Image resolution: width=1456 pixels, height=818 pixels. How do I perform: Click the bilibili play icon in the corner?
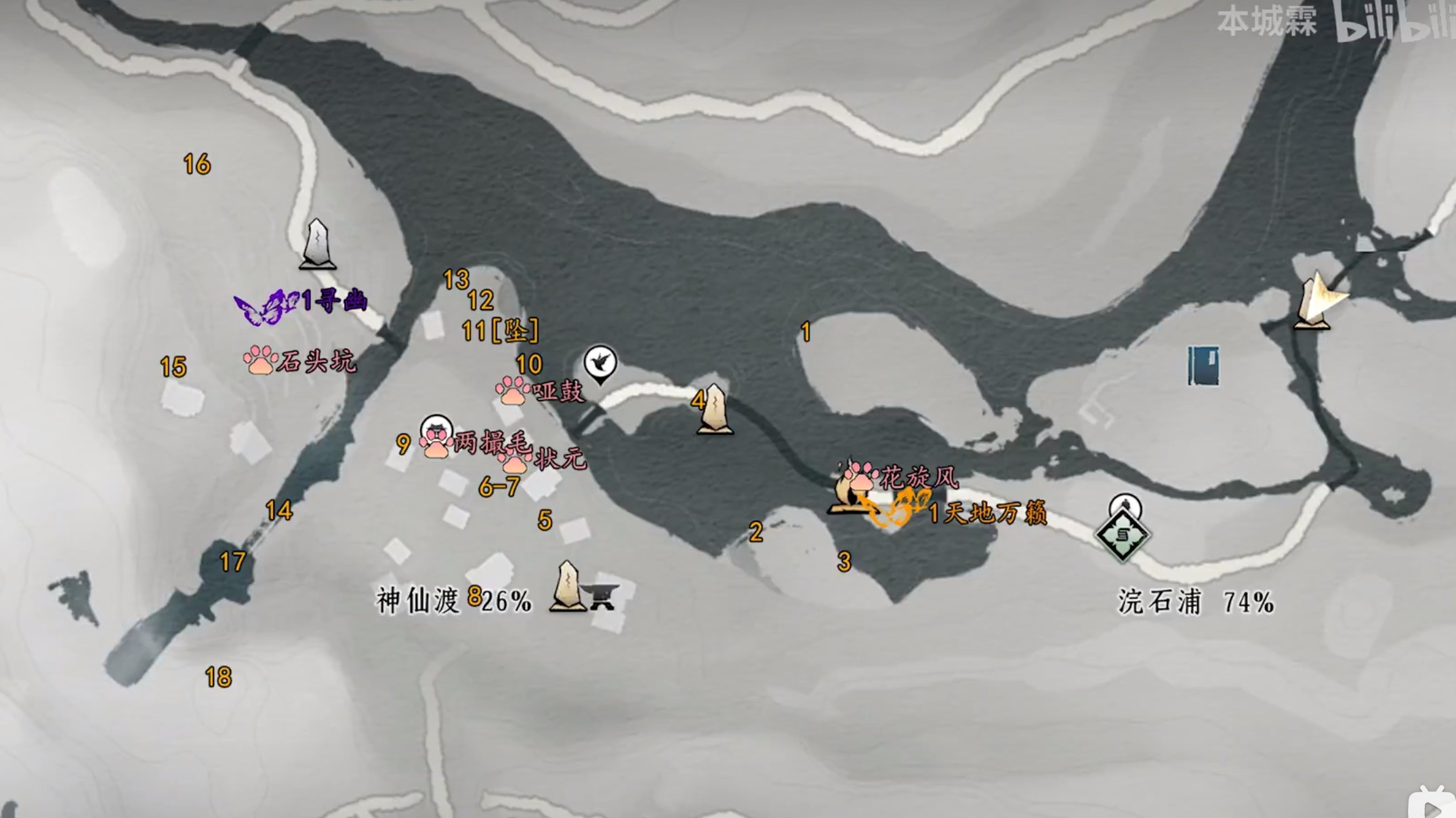pyautogui.click(x=1434, y=806)
